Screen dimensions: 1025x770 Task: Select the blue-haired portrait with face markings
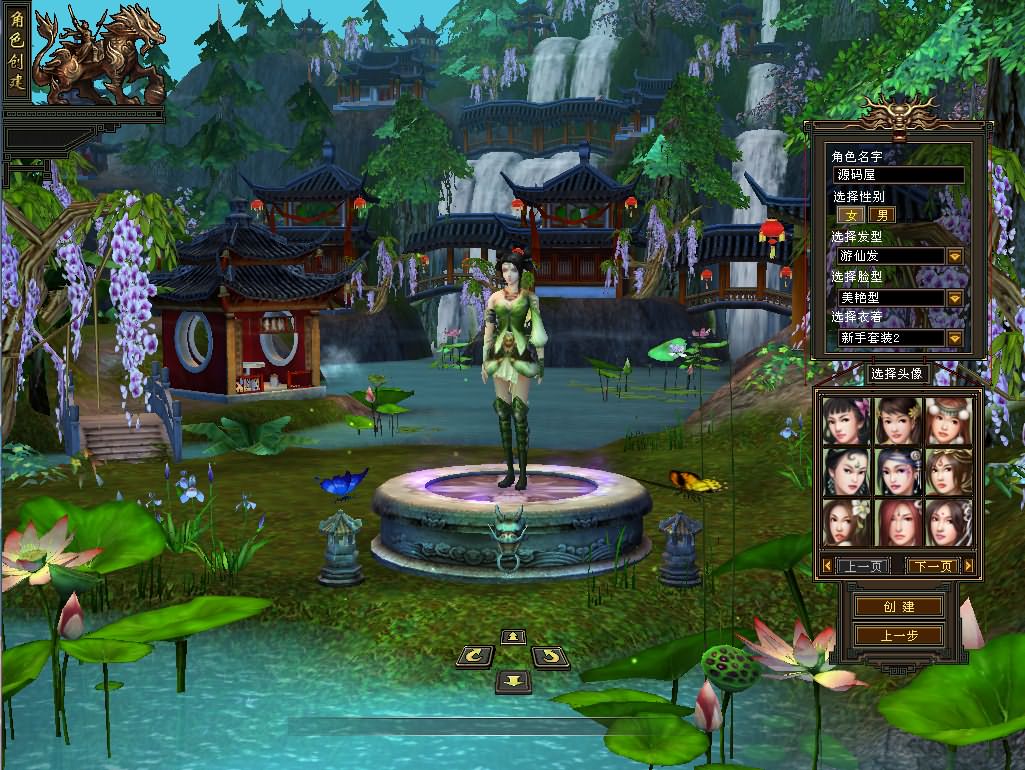pyautogui.click(x=897, y=471)
